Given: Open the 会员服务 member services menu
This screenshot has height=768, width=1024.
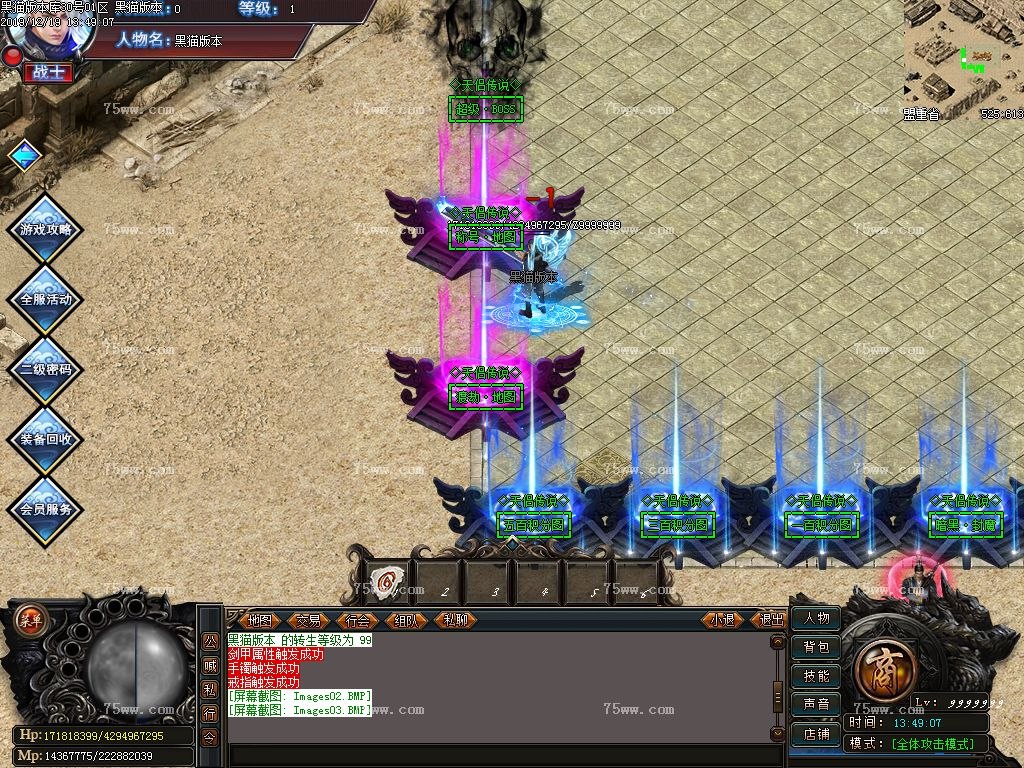Looking at the screenshot, I should point(46,509).
